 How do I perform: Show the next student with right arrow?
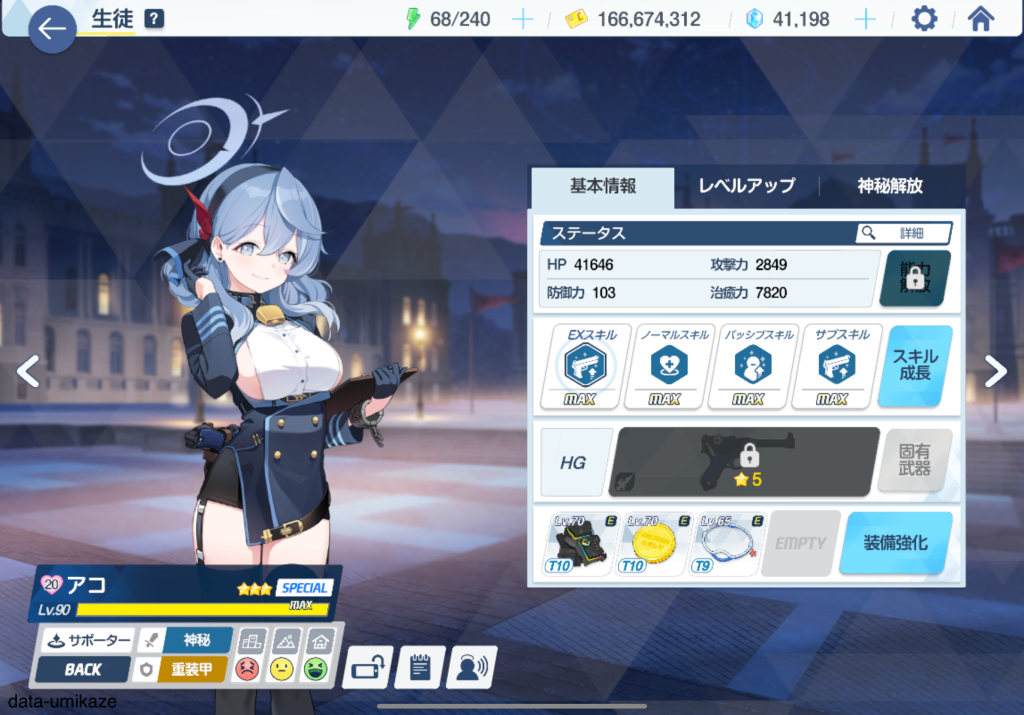coord(995,371)
